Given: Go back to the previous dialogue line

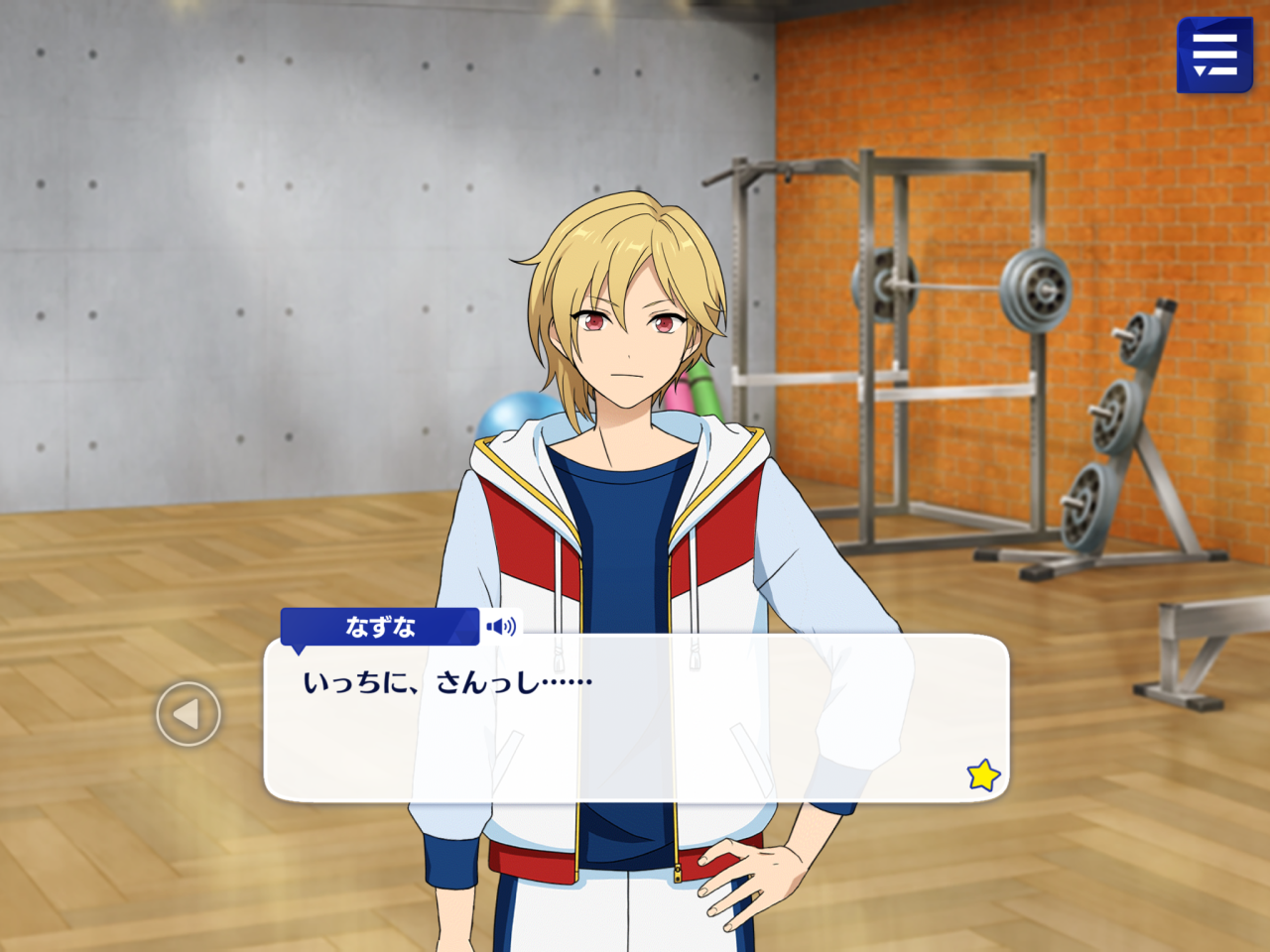Looking at the screenshot, I should [x=189, y=714].
